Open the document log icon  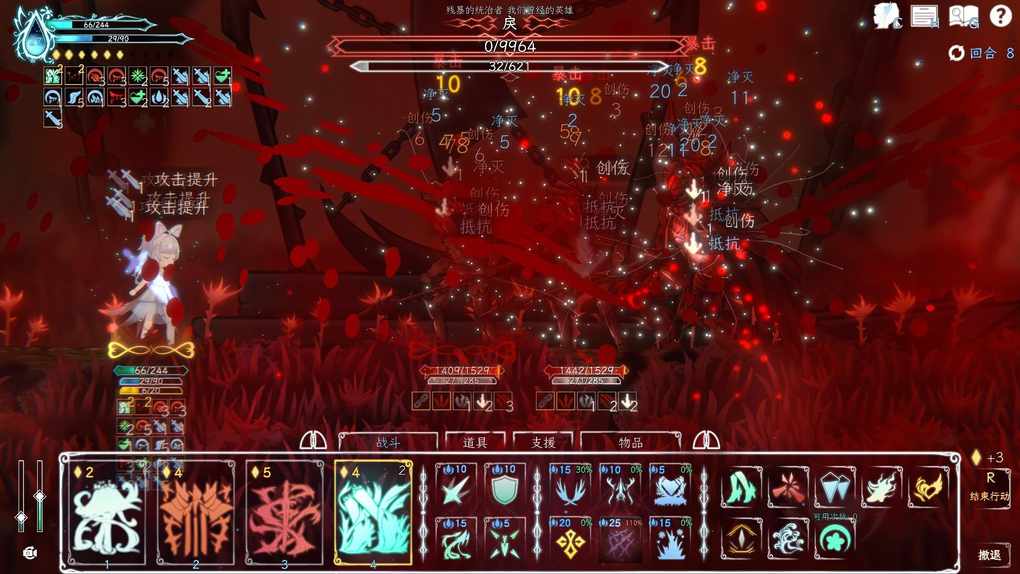[925, 16]
